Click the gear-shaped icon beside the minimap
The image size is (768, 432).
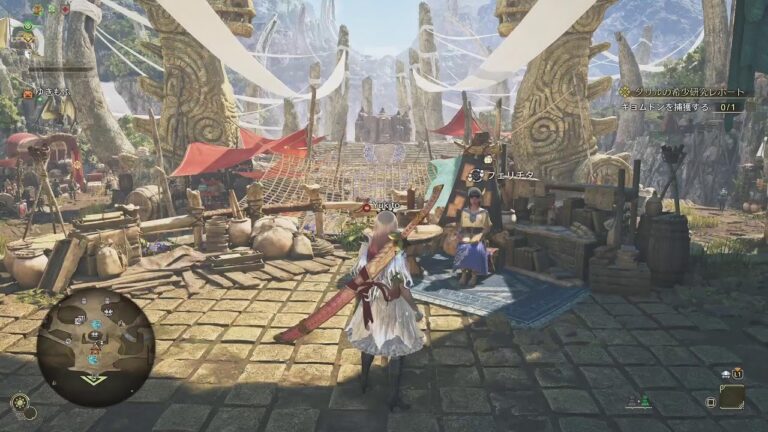coord(19,402)
